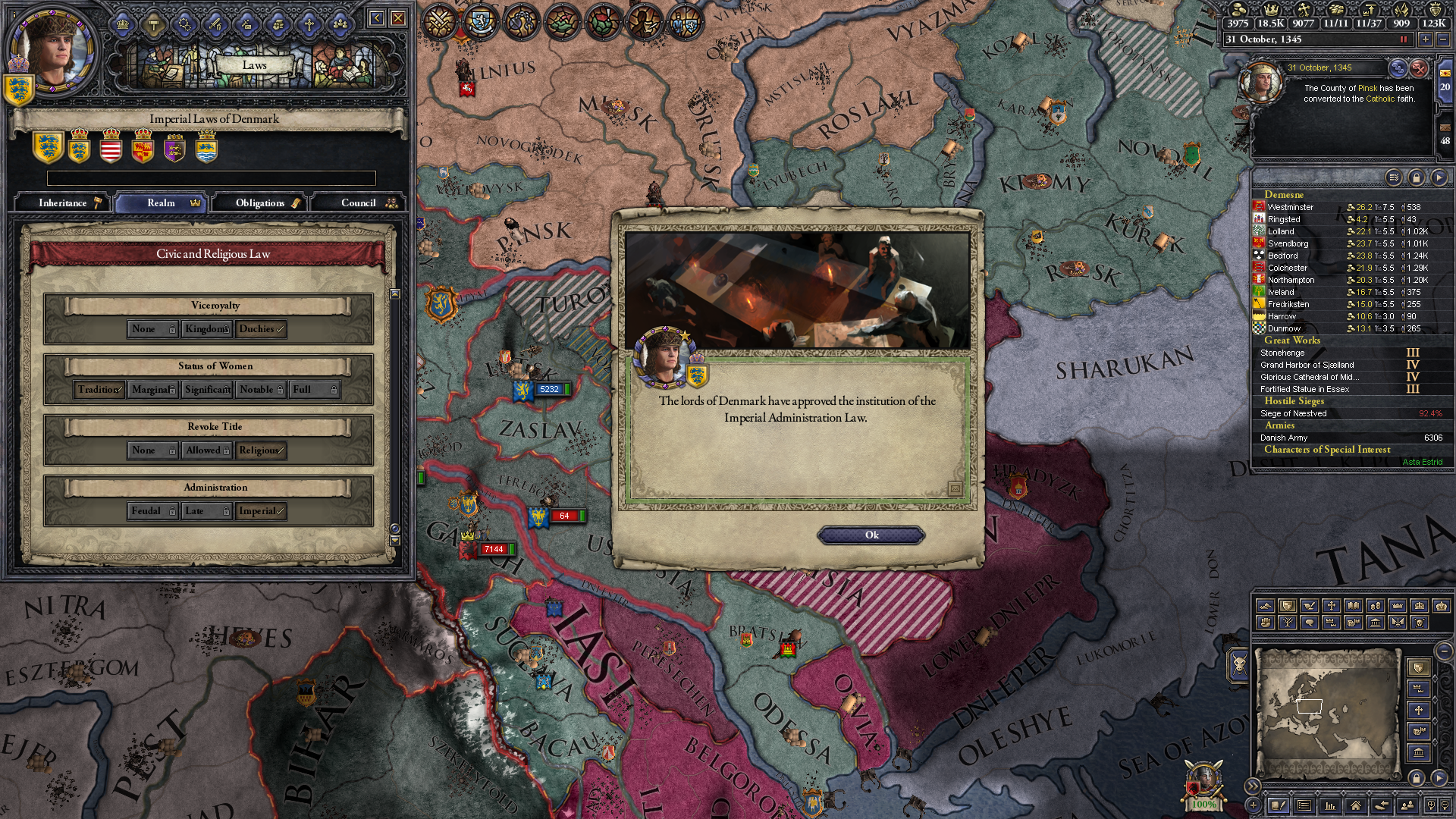Select the Danish Army entry
The height and width of the screenshot is (819, 1456).
[1284, 438]
